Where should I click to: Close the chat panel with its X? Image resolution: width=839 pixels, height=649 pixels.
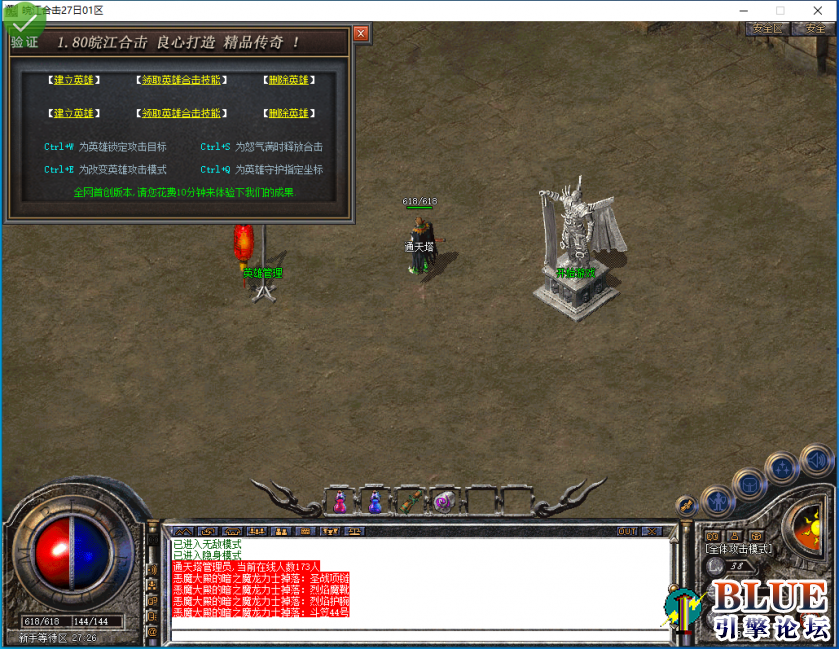[x=653, y=531]
